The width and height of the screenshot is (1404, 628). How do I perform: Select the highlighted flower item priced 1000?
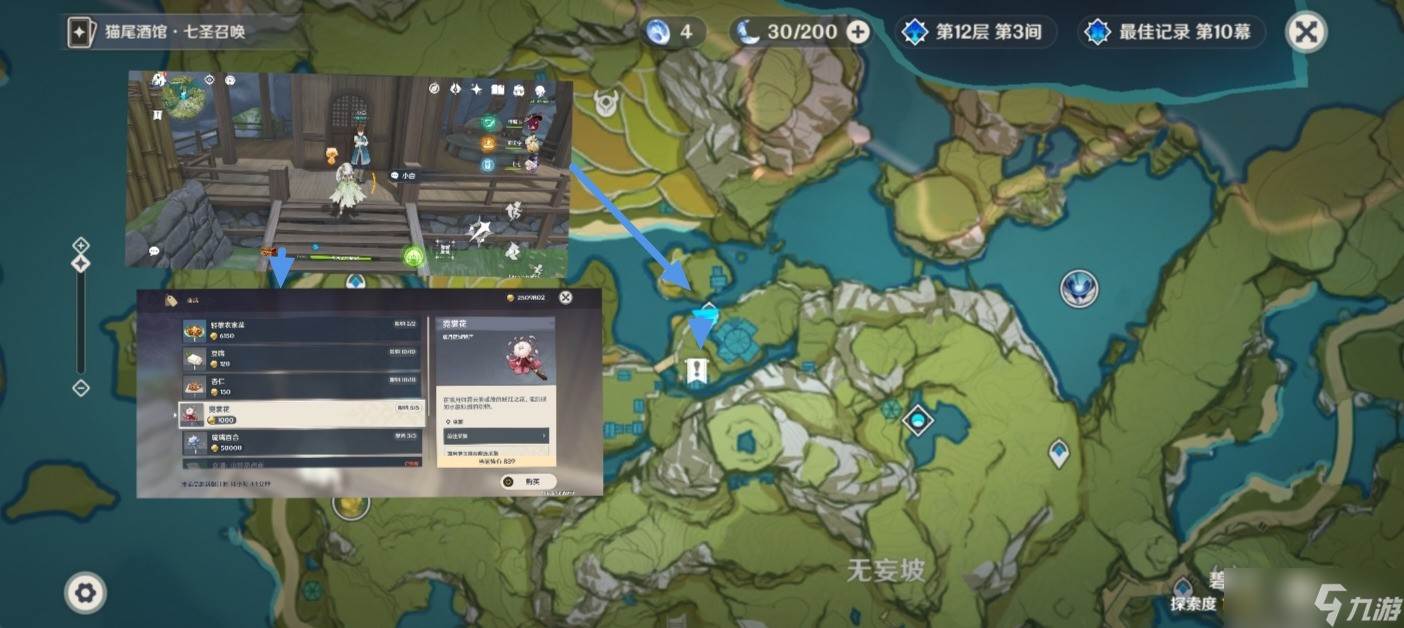pos(301,414)
